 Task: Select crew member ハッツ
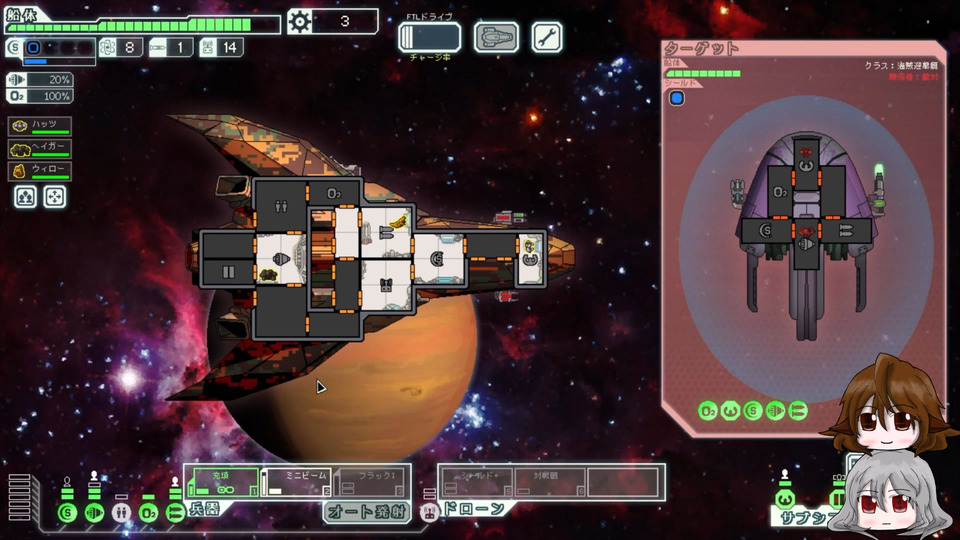pyautogui.click(x=40, y=126)
